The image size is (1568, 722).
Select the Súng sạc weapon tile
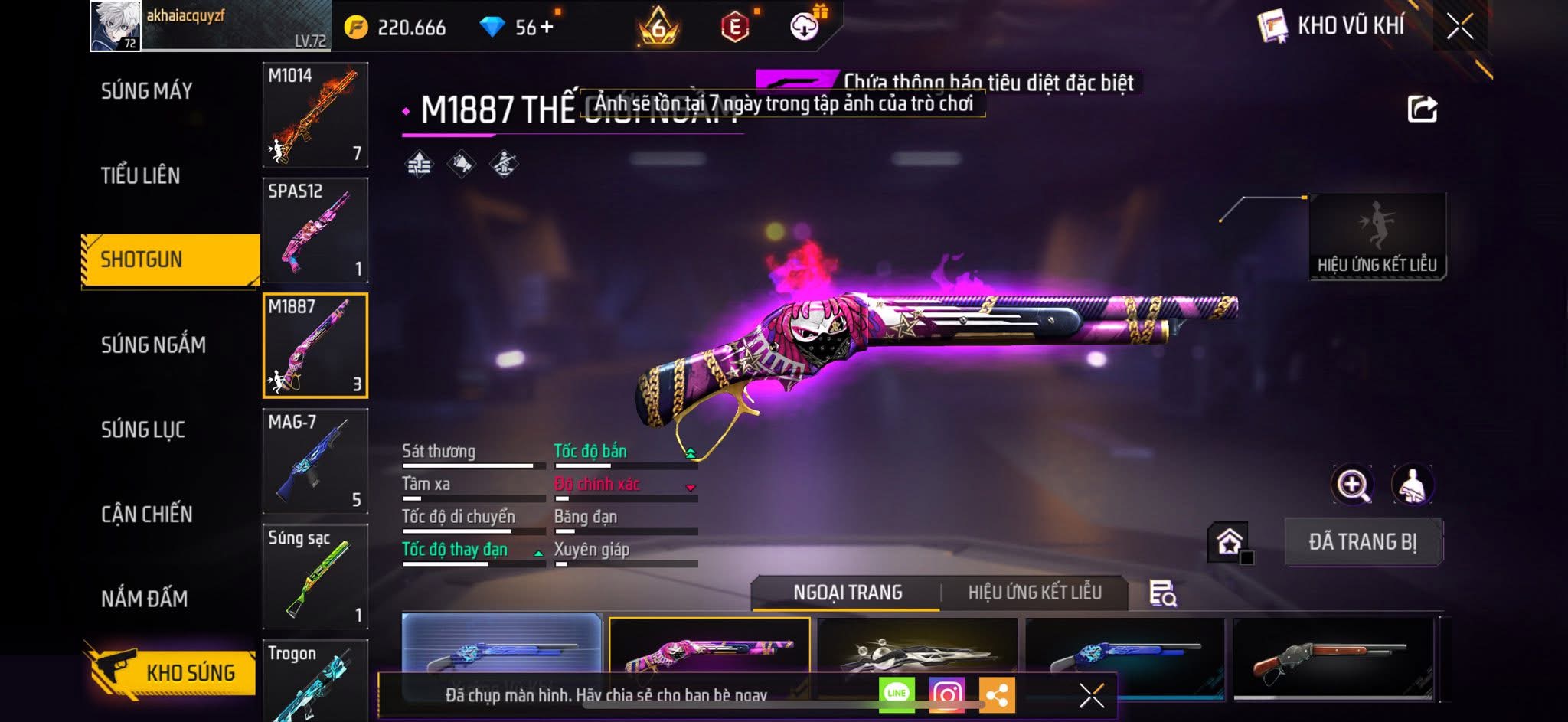pos(315,576)
